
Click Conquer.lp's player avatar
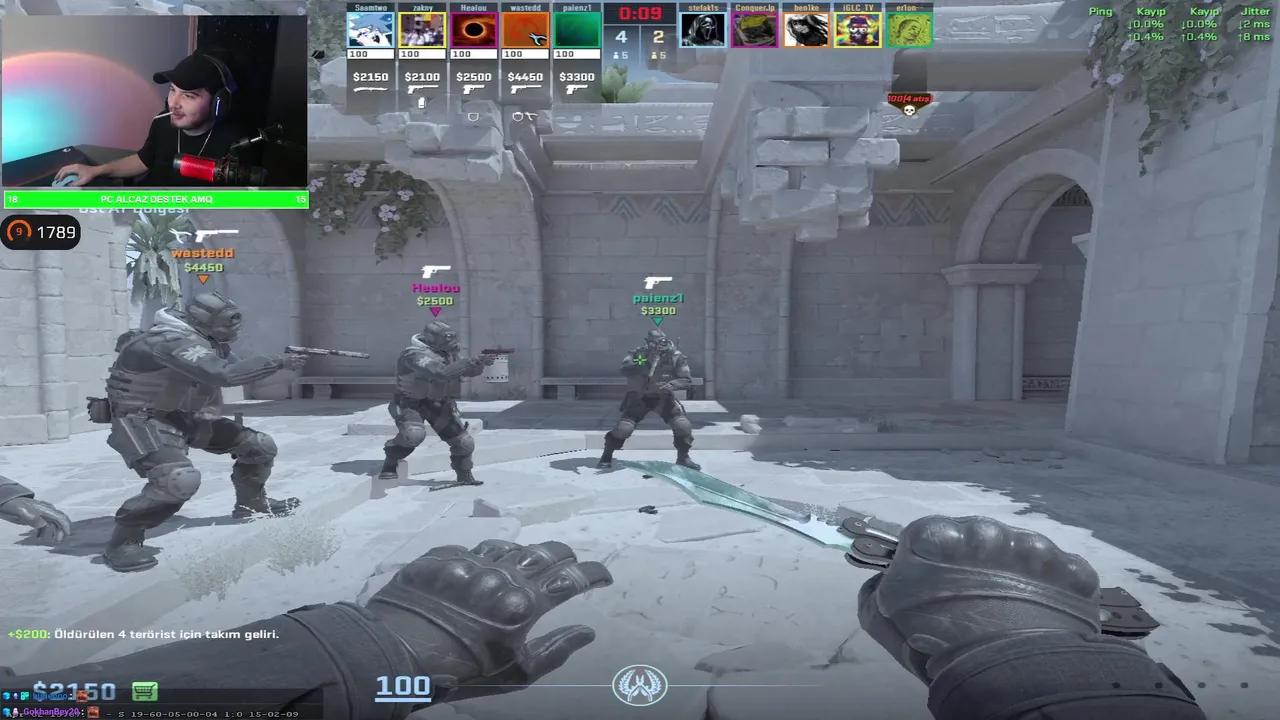[x=755, y=27]
